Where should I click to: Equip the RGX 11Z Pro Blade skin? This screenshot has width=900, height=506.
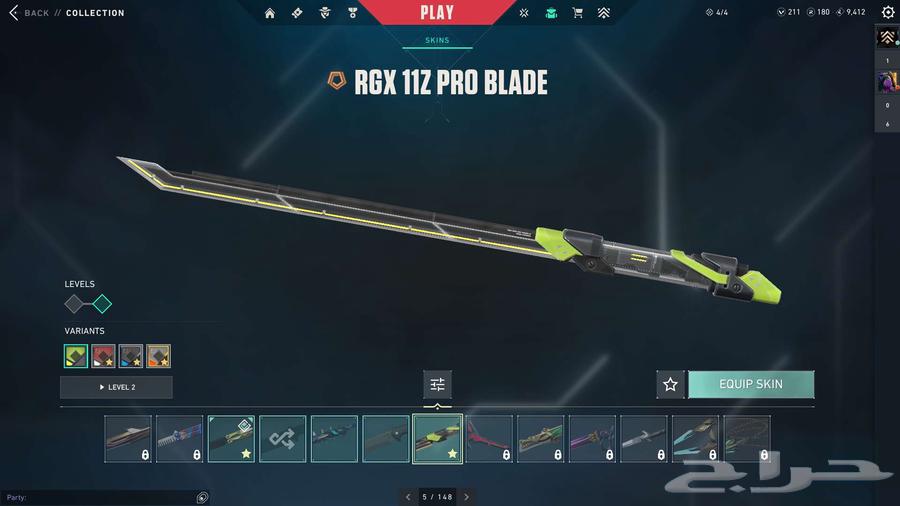pos(750,384)
